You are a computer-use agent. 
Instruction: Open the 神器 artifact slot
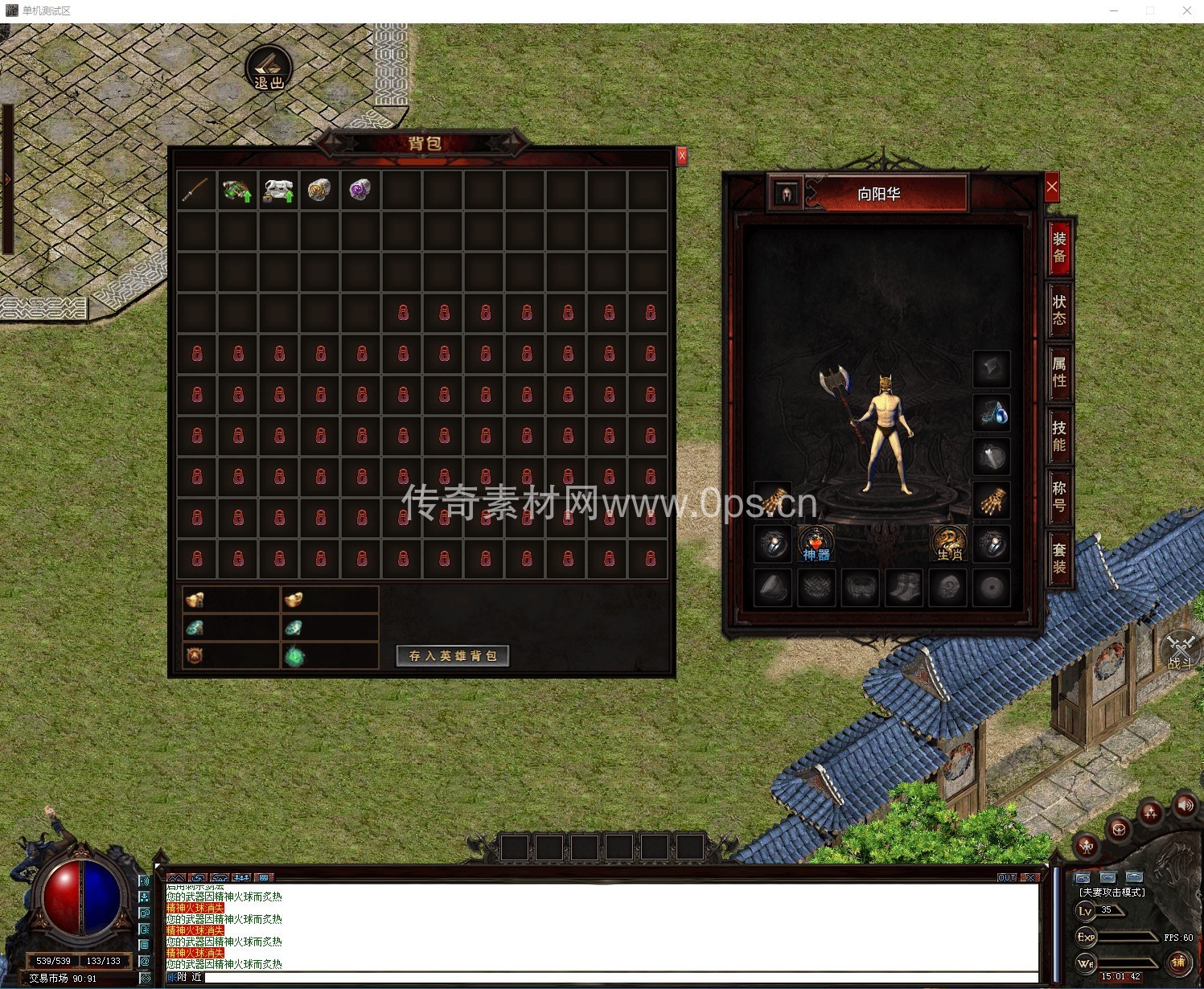[x=816, y=544]
